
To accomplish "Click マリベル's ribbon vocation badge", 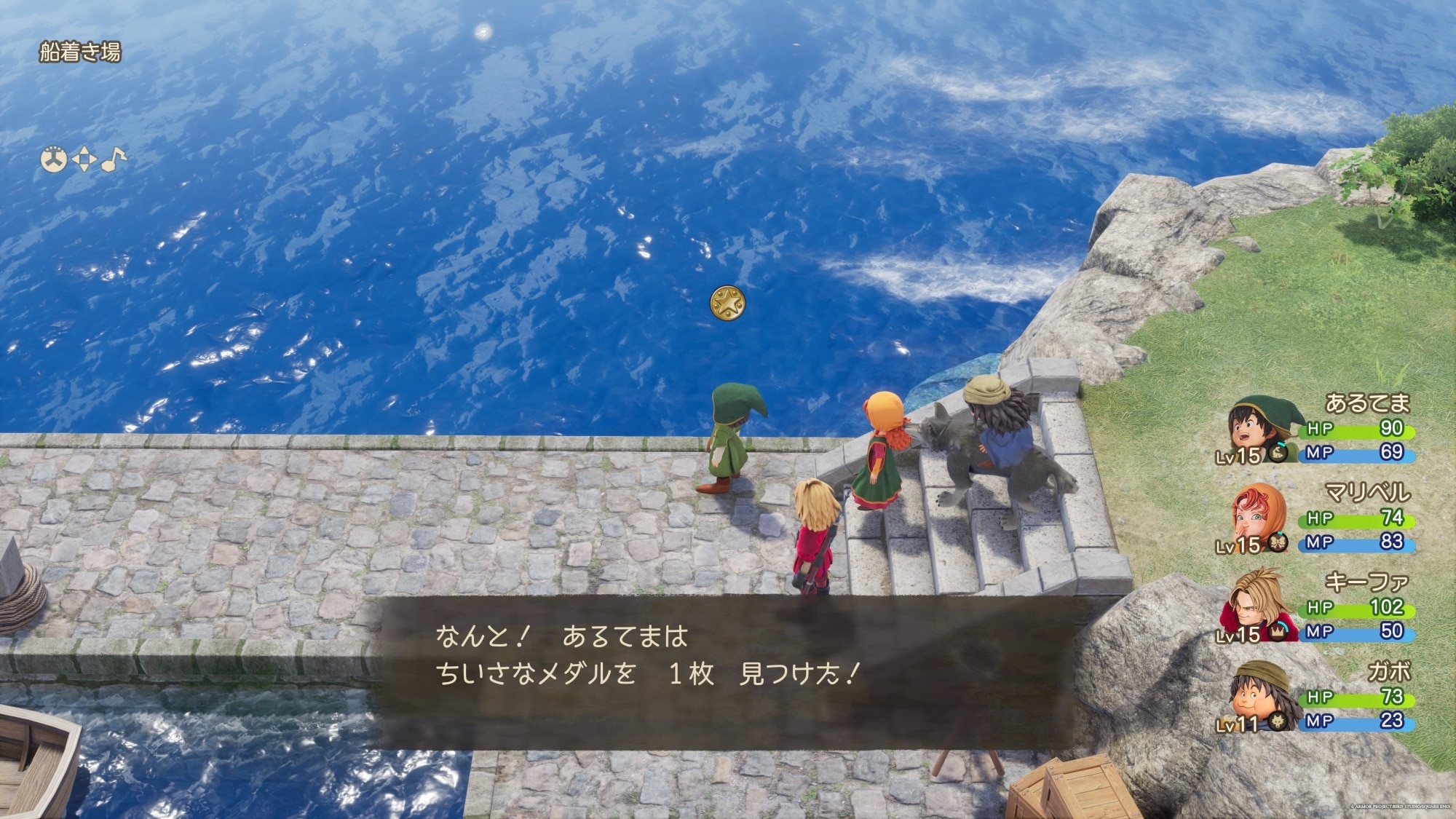I will [x=1277, y=542].
